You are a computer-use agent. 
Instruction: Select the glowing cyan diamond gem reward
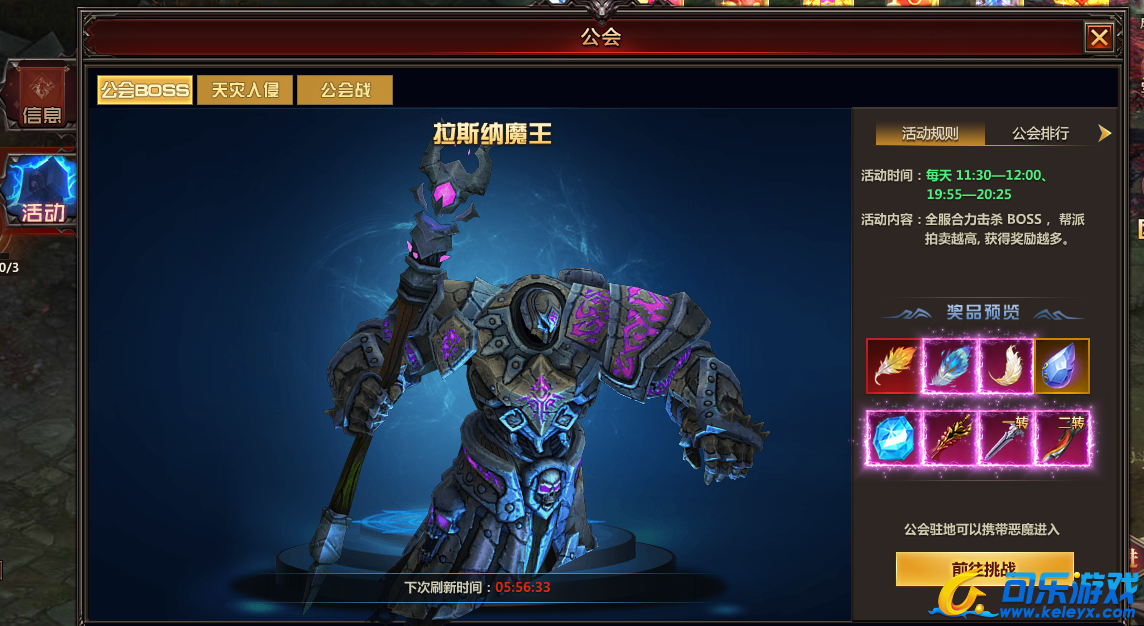click(x=893, y=438)
